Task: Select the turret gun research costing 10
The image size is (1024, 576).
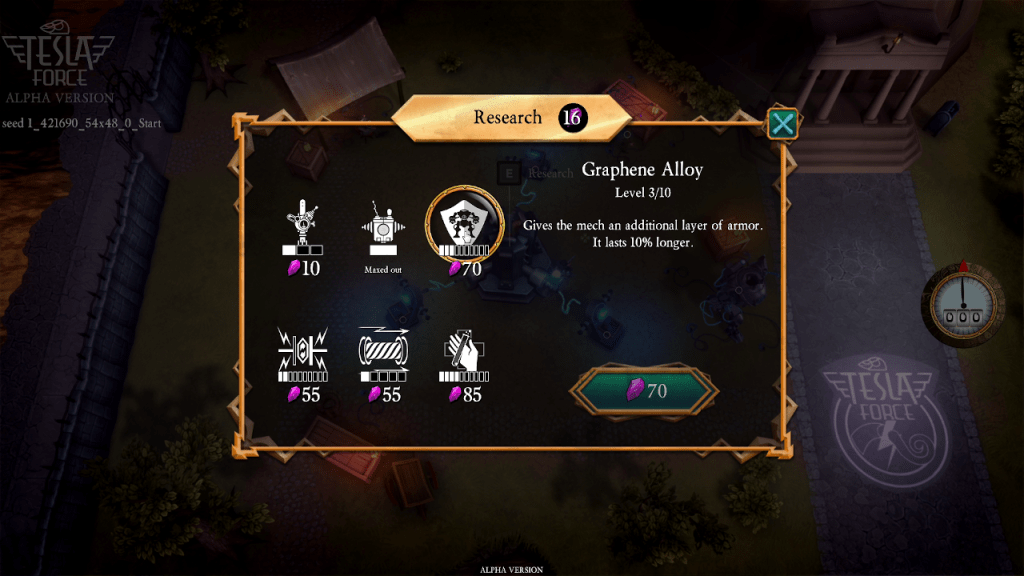Action: click(x=302, y=226)
